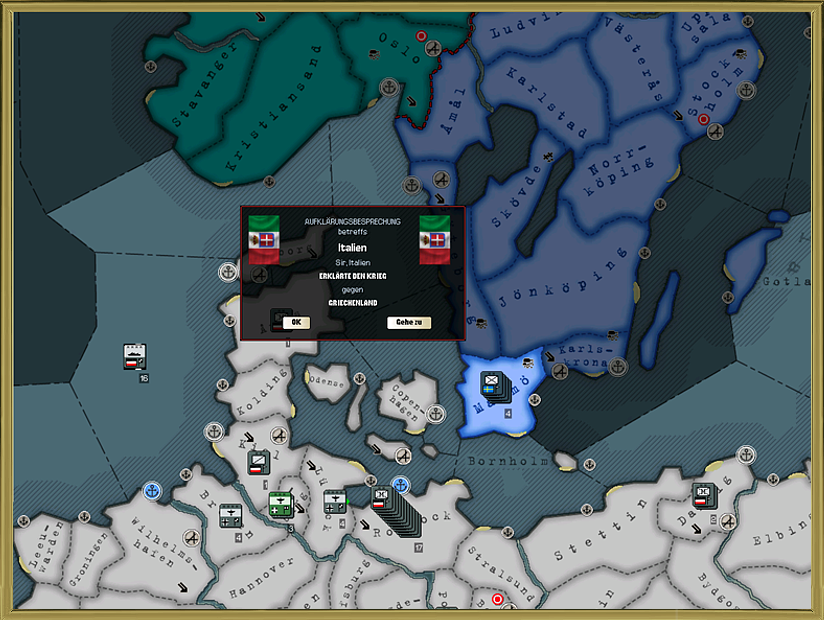Select the naval fleet counter at sea
The image size is (824, 620).
(x=134, y=357)
